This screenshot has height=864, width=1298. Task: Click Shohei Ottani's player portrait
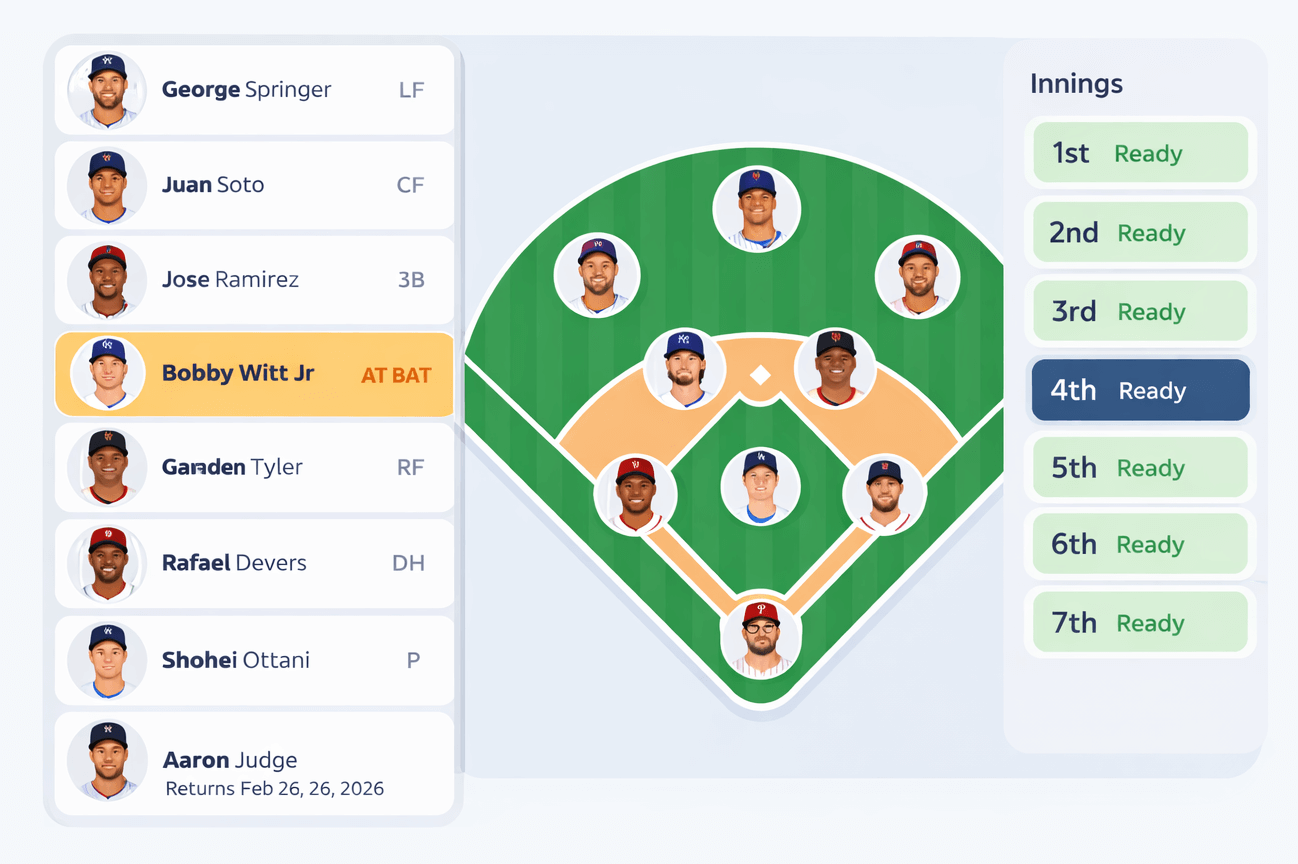pos(107,661)
